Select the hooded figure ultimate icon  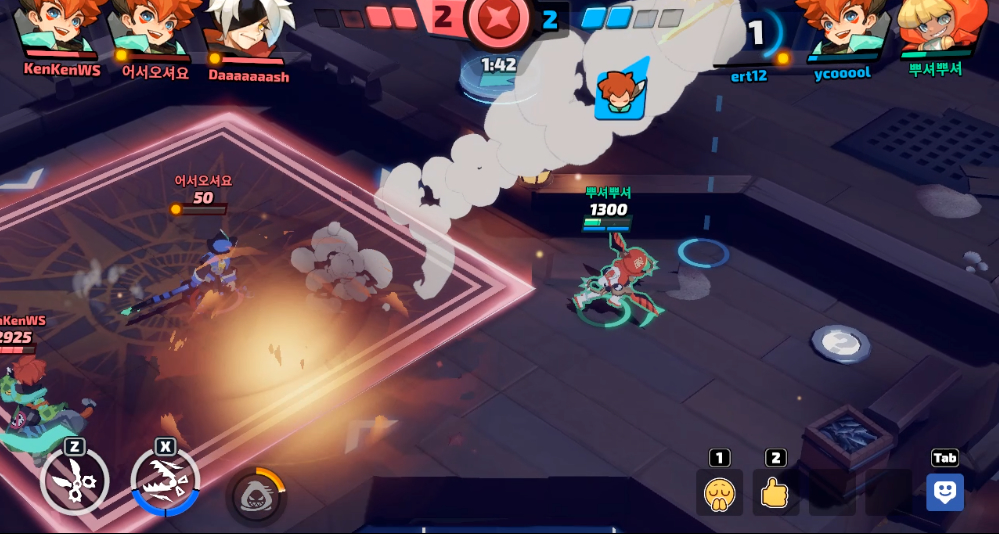point(256,495)
